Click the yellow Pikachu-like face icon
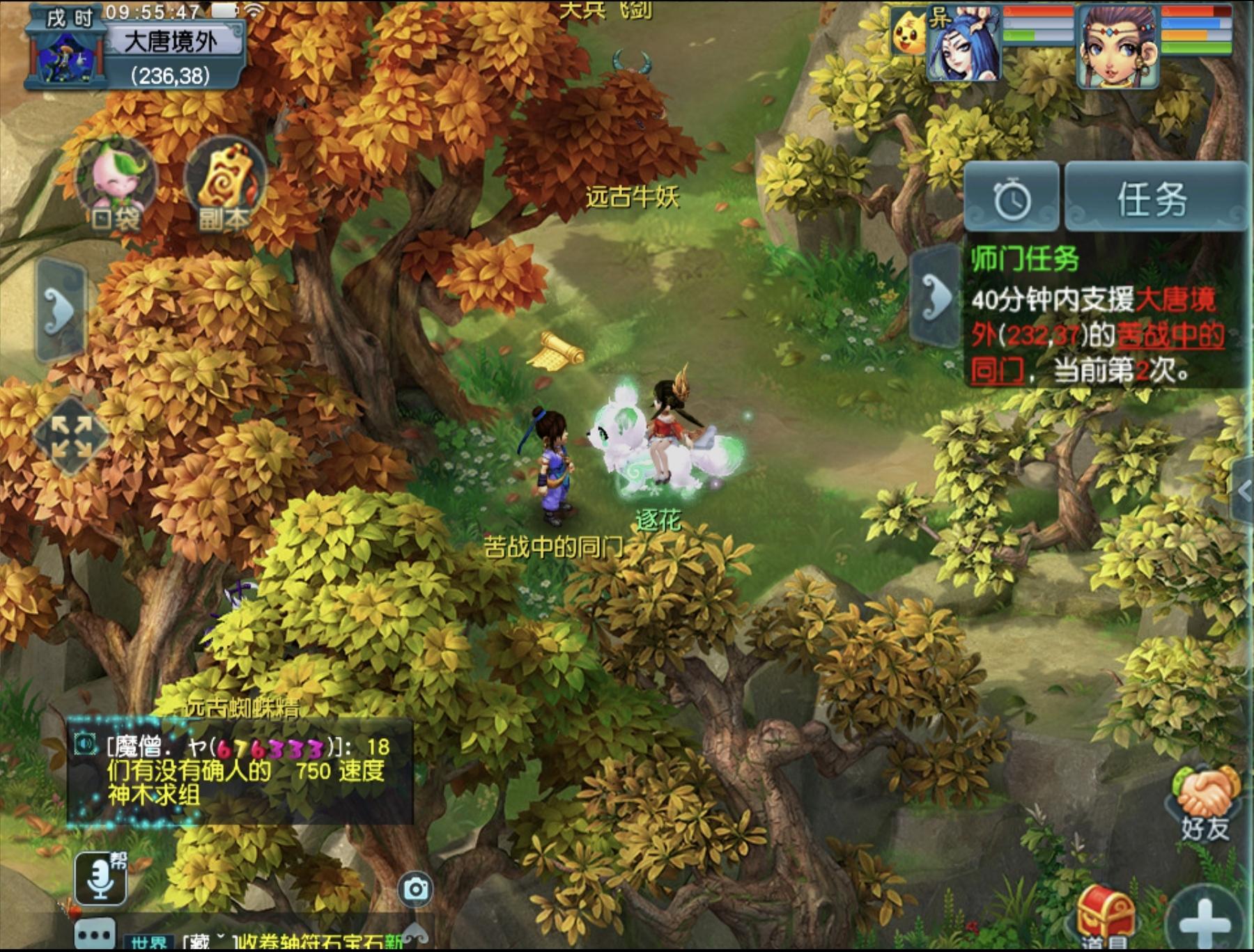This screenshot has height=952, width=1254. click(908, 33)
